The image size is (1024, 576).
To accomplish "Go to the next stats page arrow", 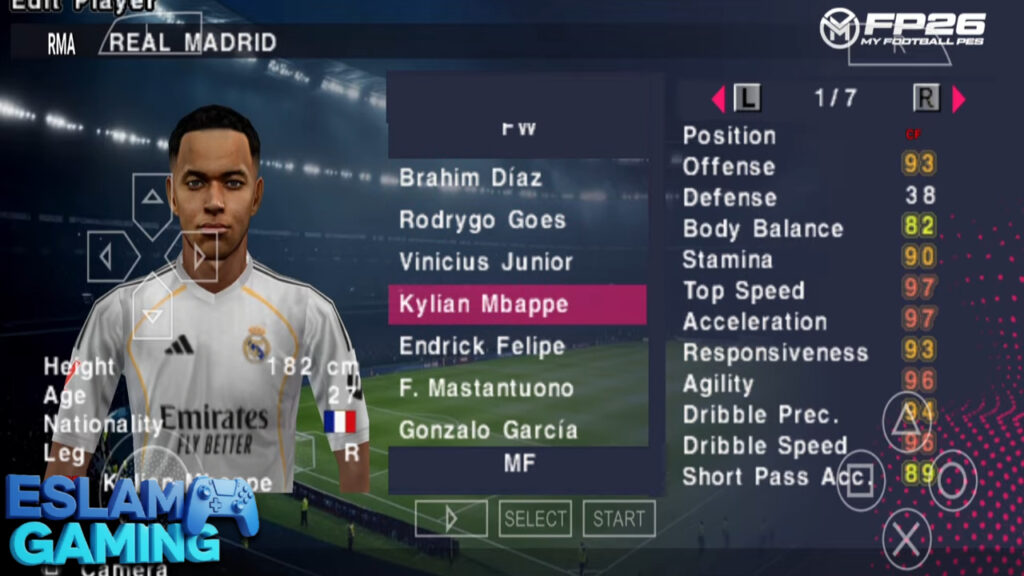I will (959, 98).
